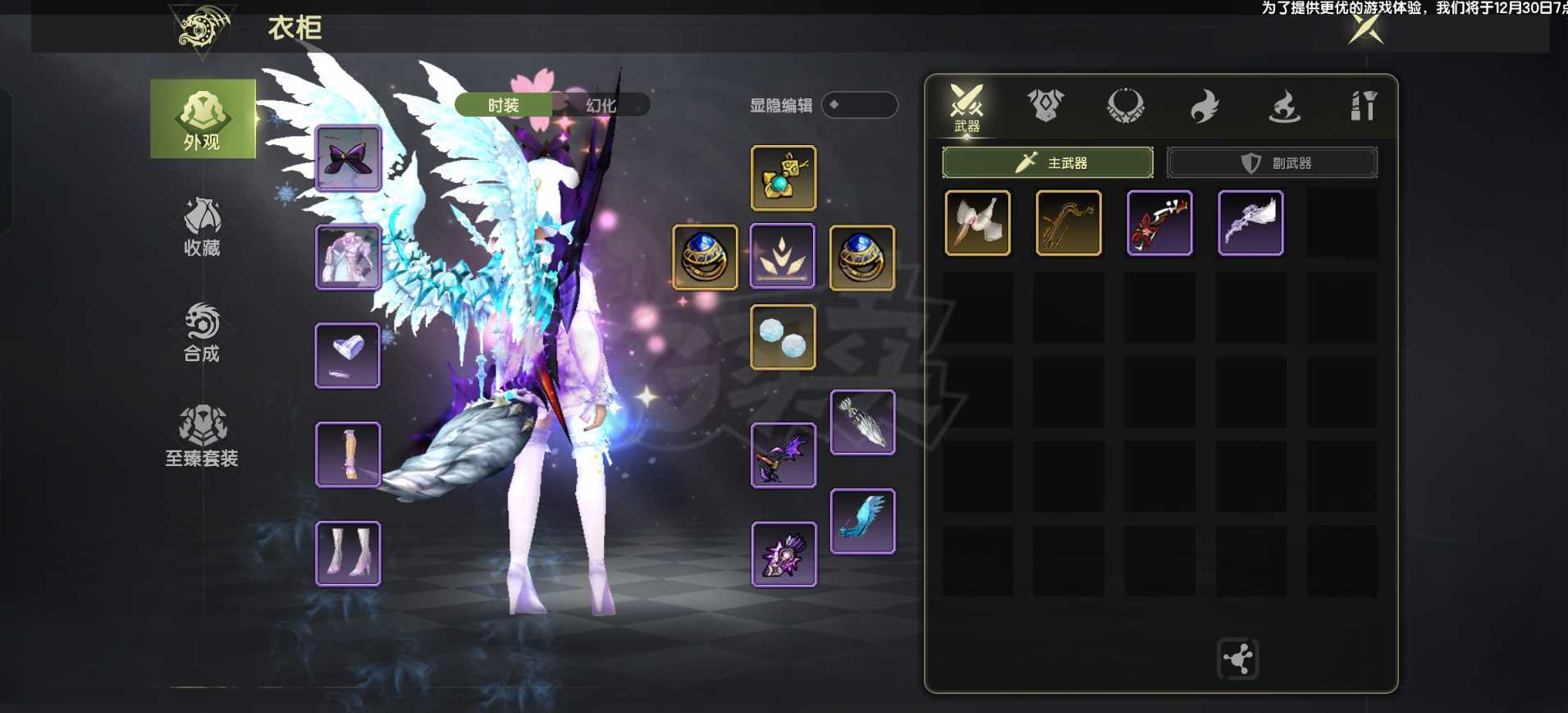Viewport: 1568px width, 713px height.
Task: Select the blue wing equipment slot
Action: coord(862,522)
